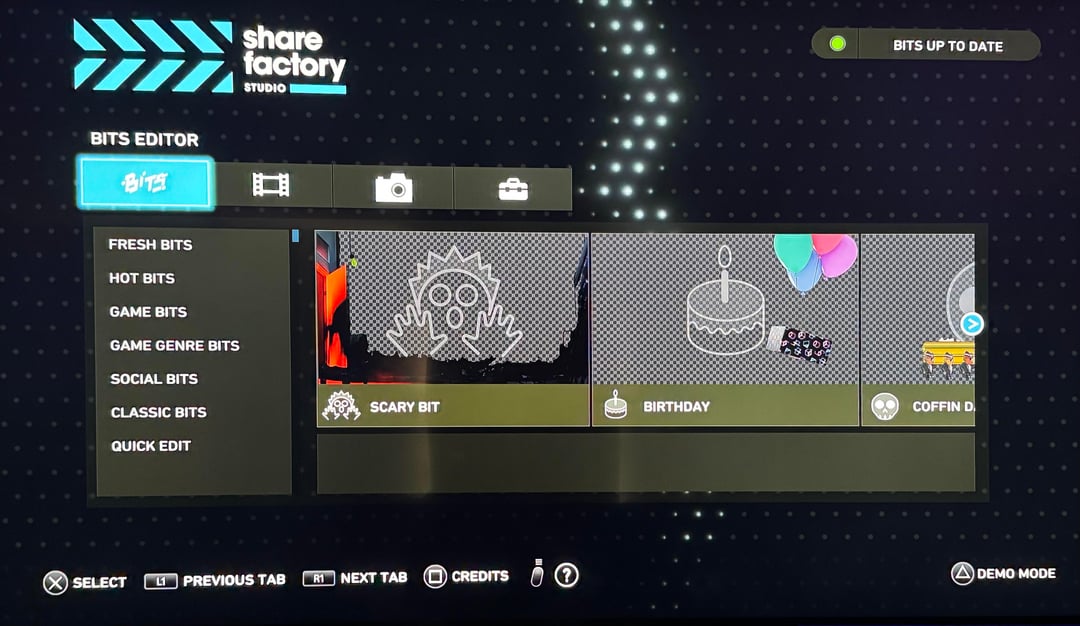Open the question mark help icon
Viewport: 1080px width, 626px height.
[567, 575]
